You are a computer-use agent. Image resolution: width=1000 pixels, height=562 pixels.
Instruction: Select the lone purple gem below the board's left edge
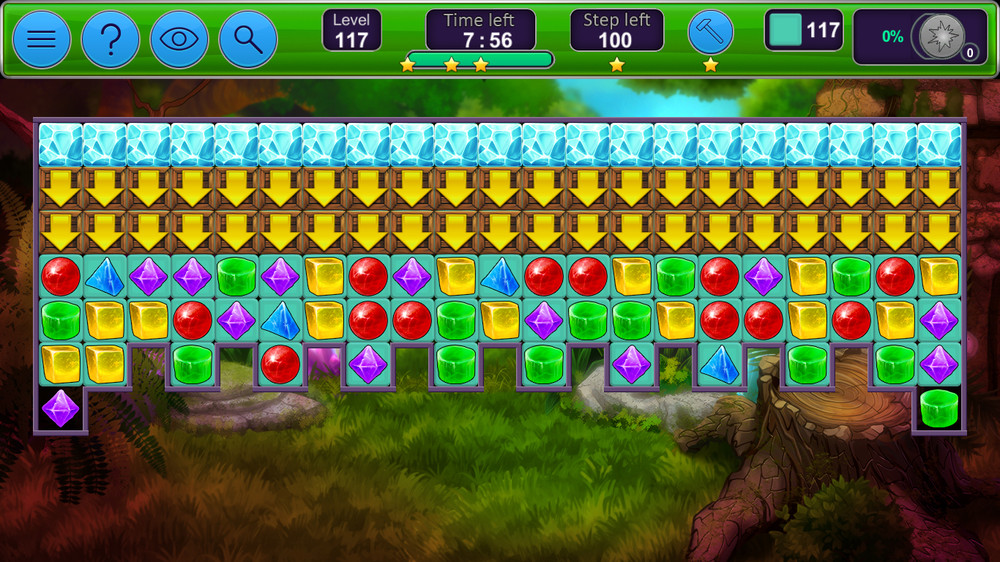tap(61, 408)
